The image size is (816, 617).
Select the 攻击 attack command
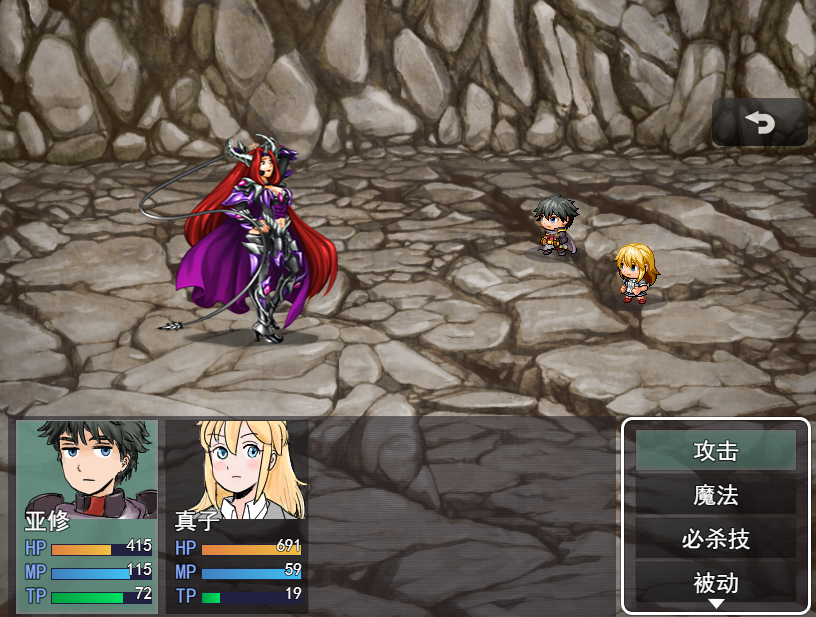[715, 451]
